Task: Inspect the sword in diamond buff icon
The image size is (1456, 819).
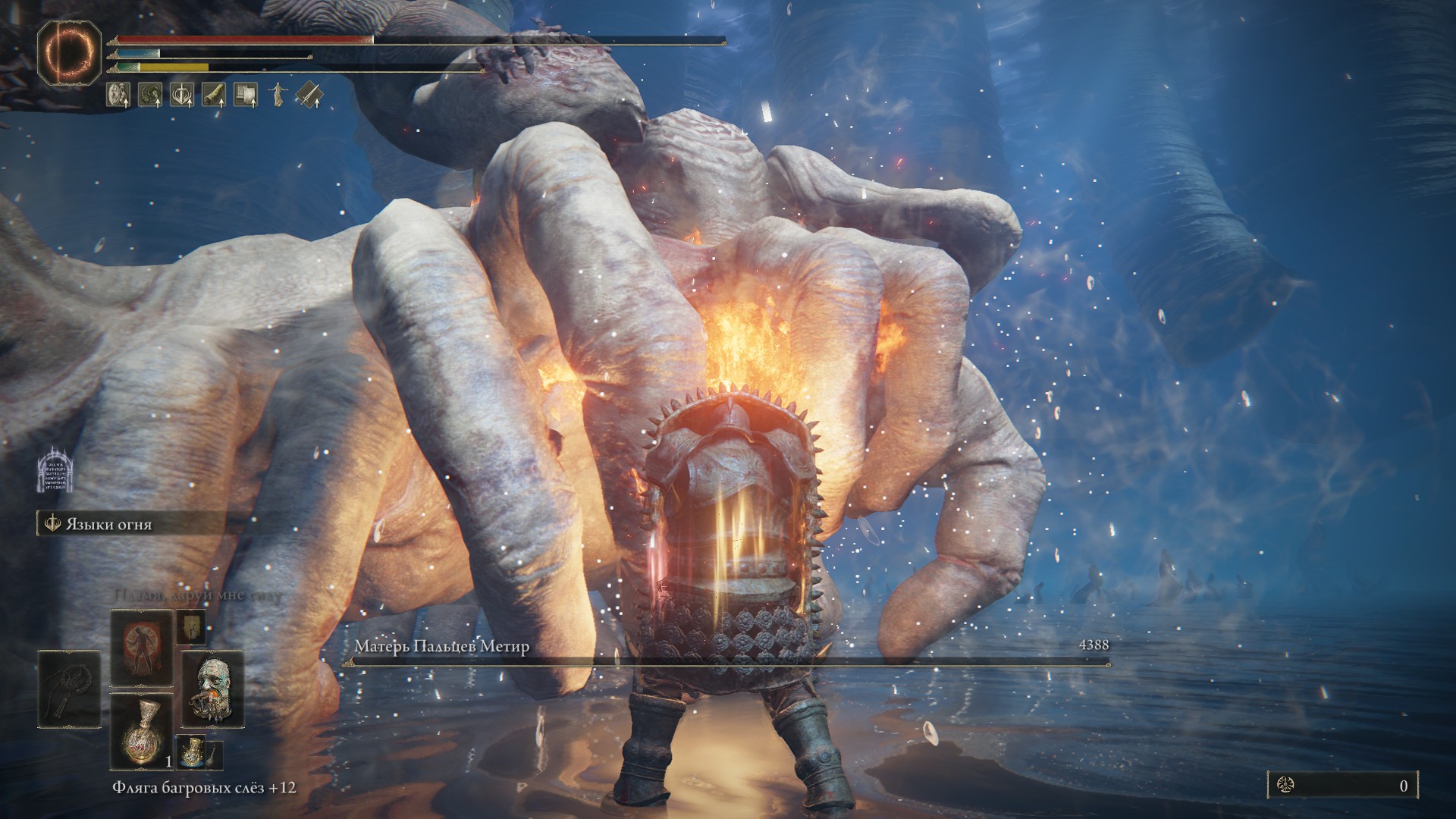Action: point(309,94)
